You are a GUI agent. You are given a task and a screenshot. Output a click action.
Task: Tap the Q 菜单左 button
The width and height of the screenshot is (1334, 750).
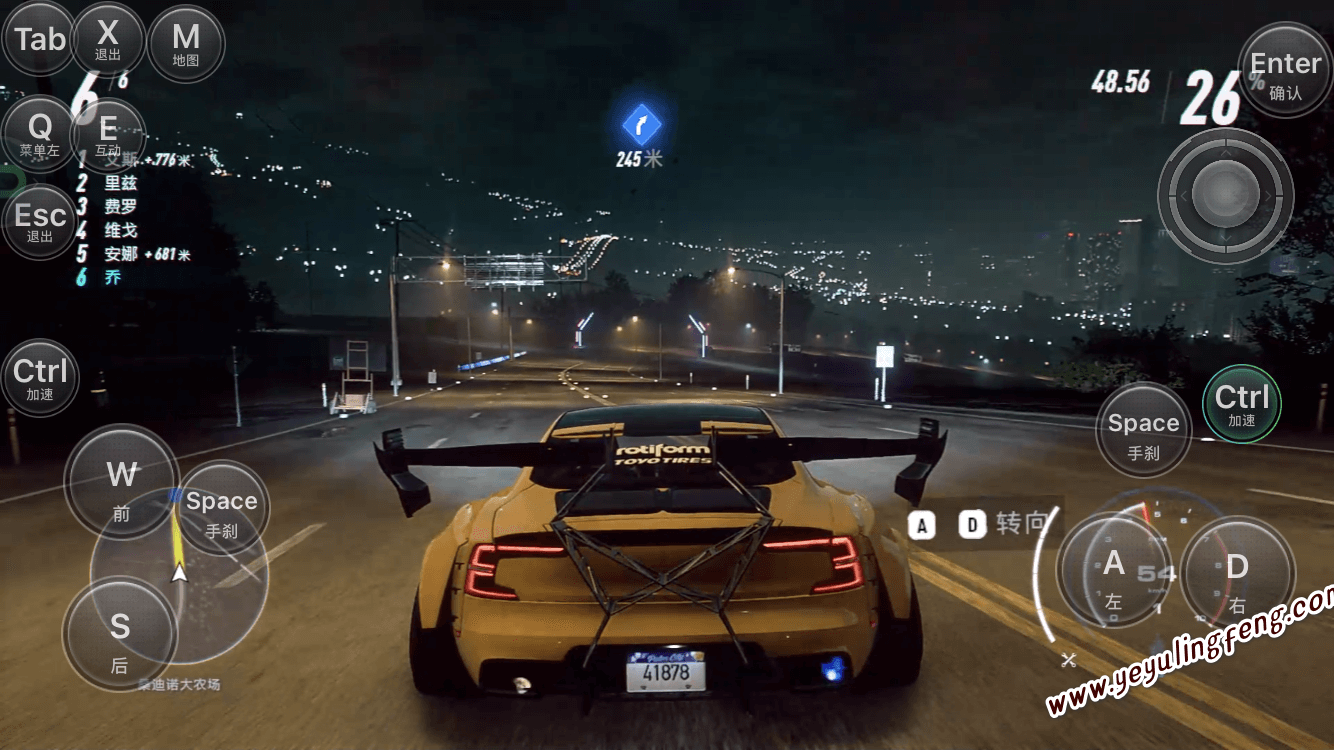click(x=40, y=134)
